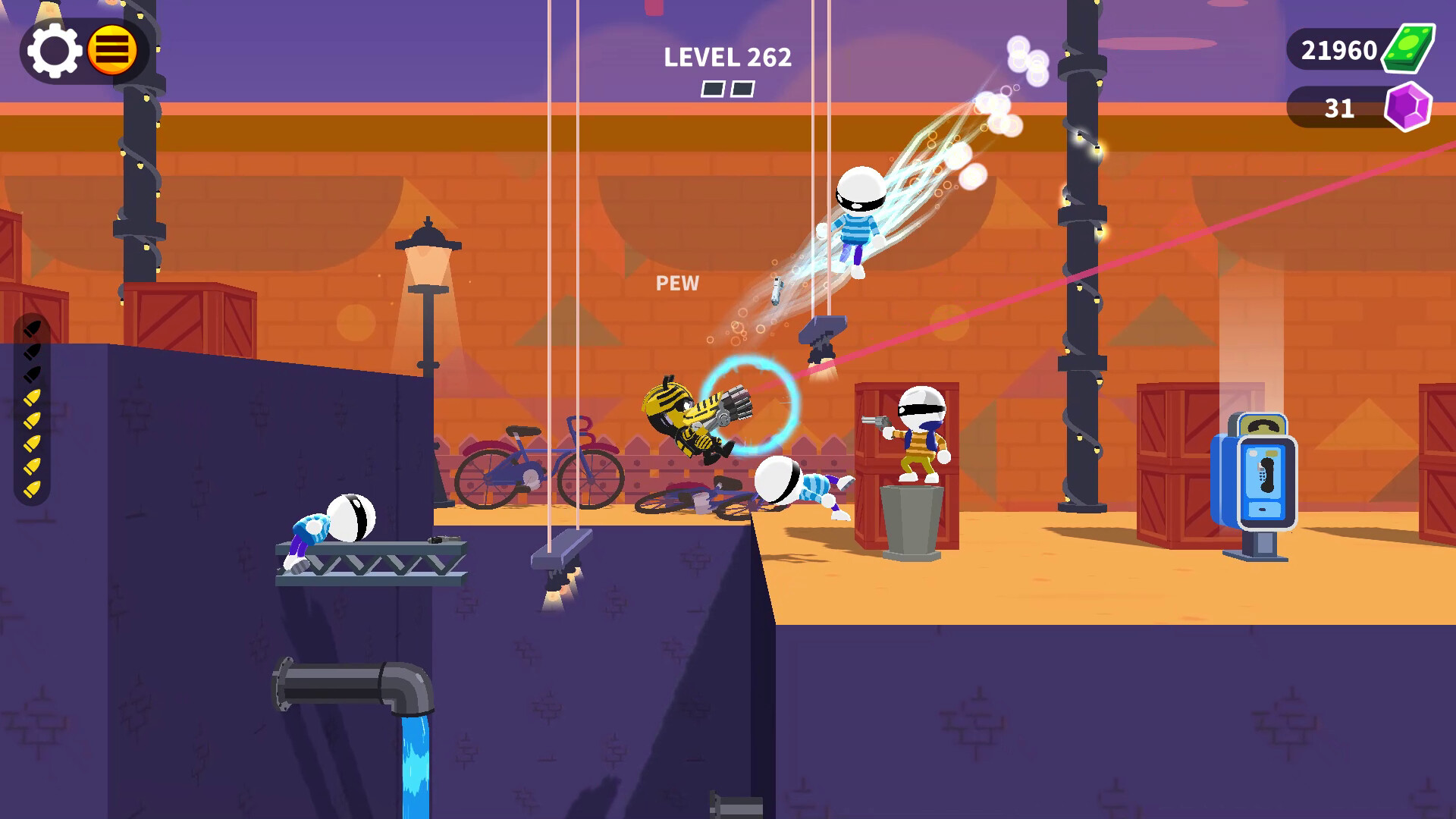Click the money counter showing 21960
This screenshot has height=819, width=1456.
[1338, 50]
